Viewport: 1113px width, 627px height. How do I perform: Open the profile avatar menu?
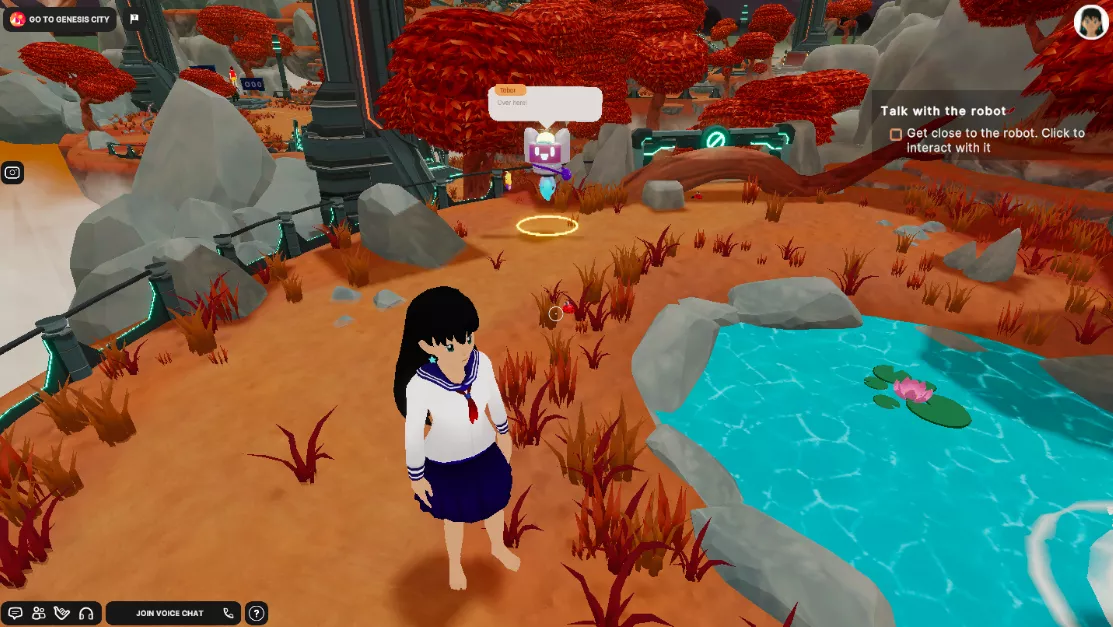[x=1091, y=22]
